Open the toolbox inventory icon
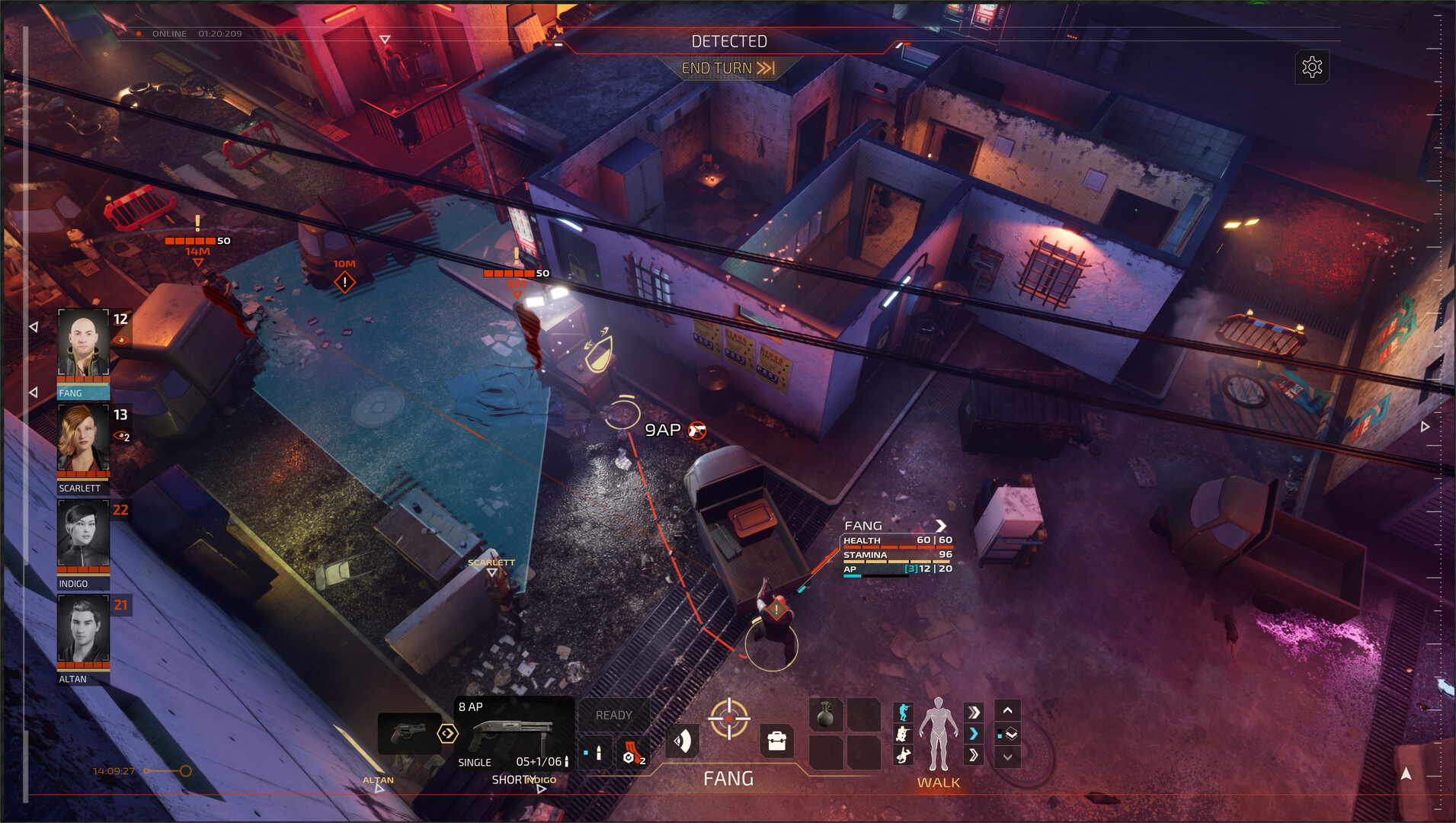The width and height of the screenshot is (1456, 823). click(x=777, y=739)
